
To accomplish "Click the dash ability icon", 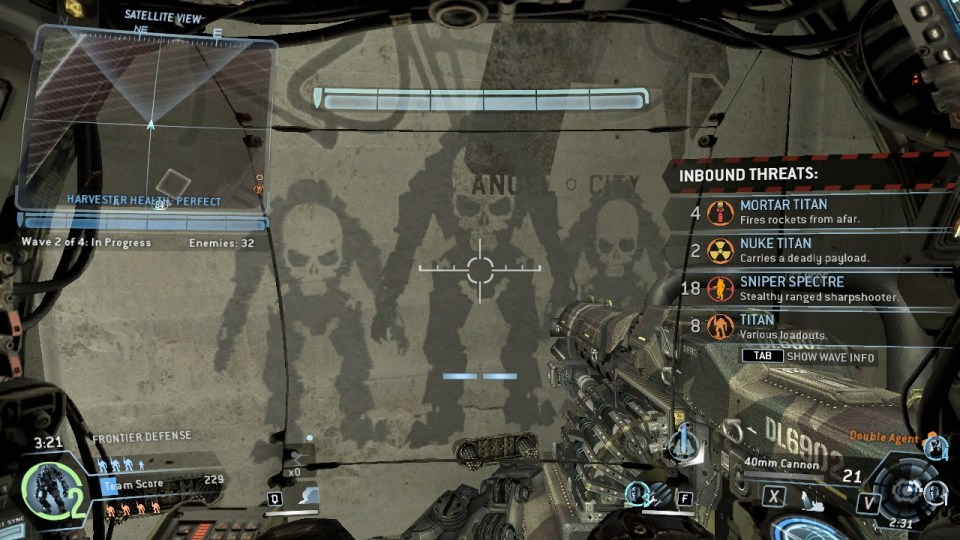I will pyautogui.click(x=308, y=495).
